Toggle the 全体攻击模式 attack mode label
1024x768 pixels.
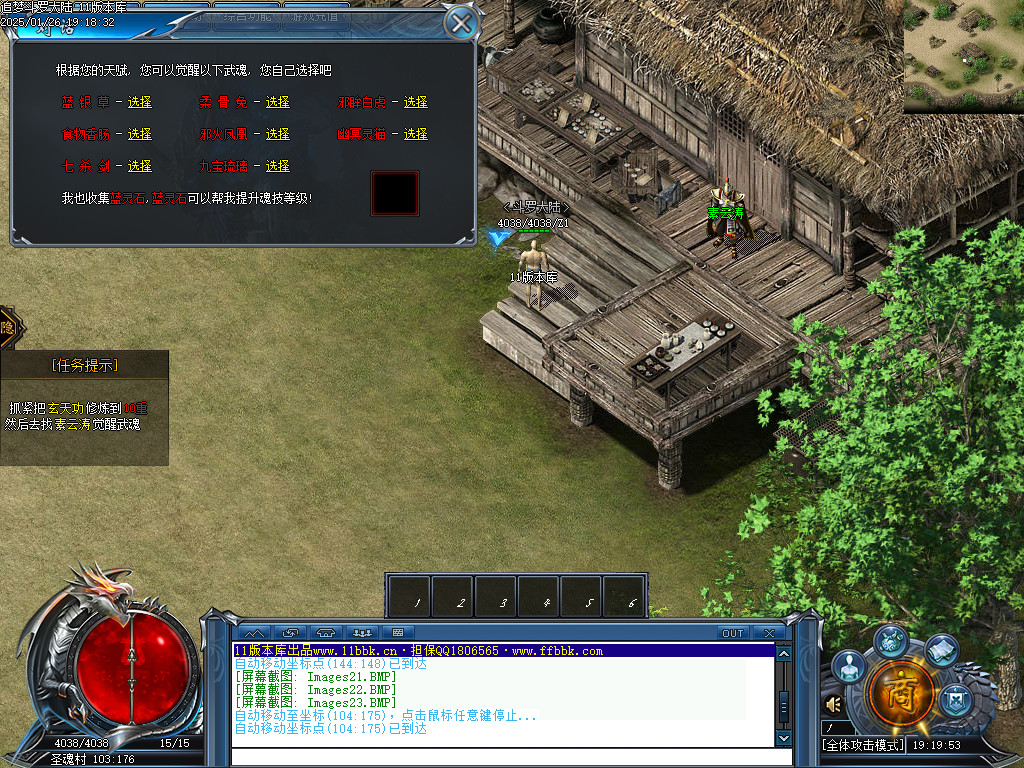tap(862, 745)
